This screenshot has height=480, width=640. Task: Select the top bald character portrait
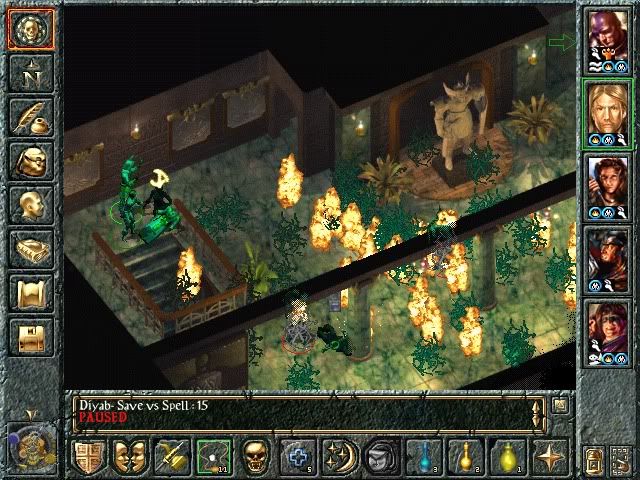click(608, 40)
